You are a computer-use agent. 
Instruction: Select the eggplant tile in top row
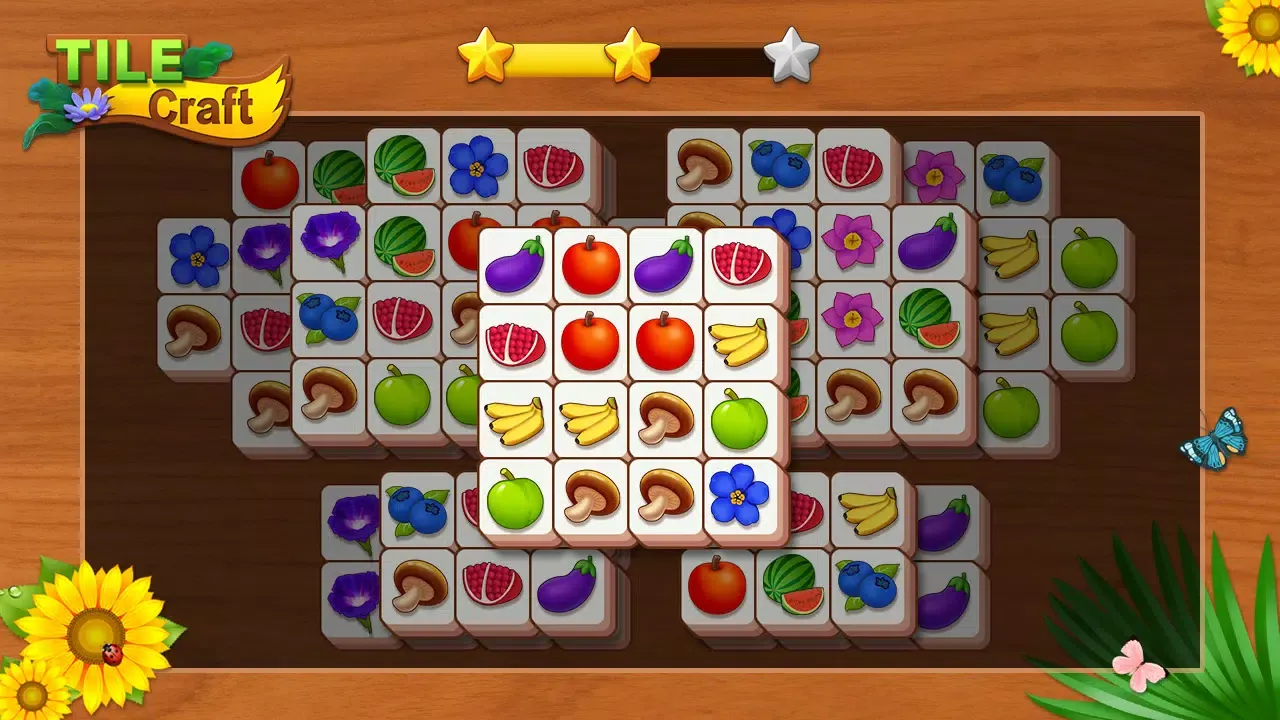(x=515, y=265)
